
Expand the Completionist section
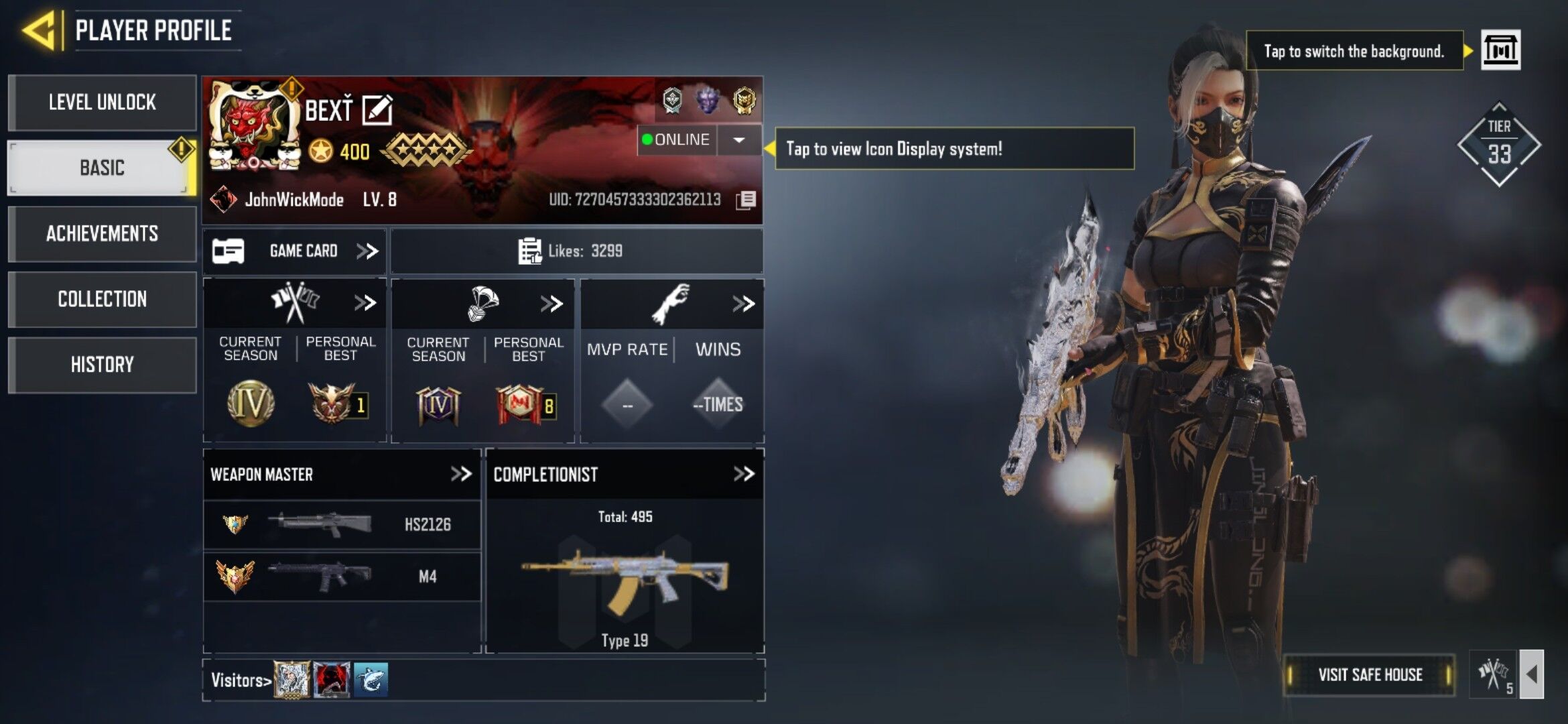743,475
